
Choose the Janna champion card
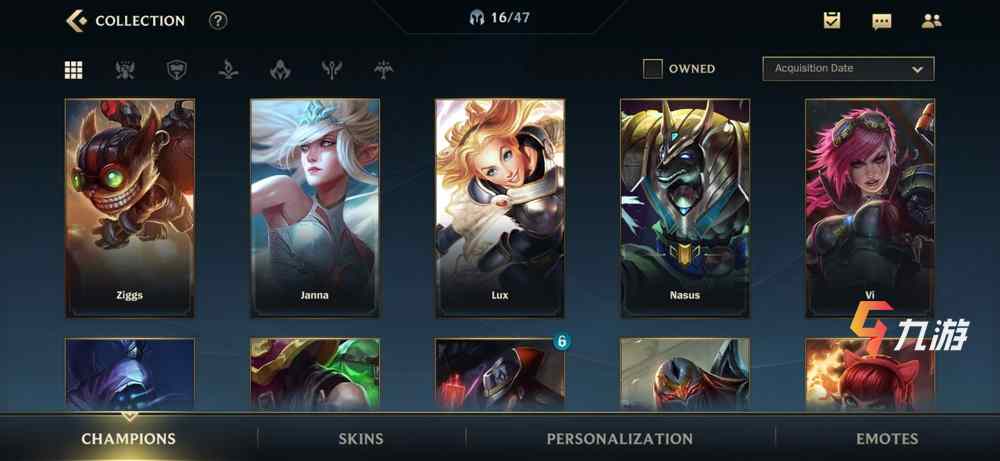[x=315, y=208]
